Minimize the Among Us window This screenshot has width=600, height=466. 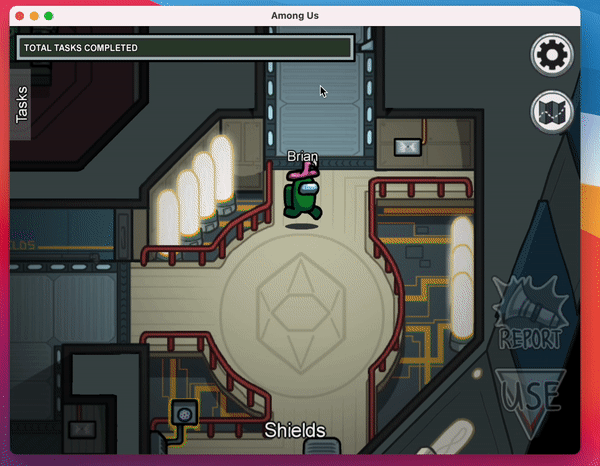34,16
